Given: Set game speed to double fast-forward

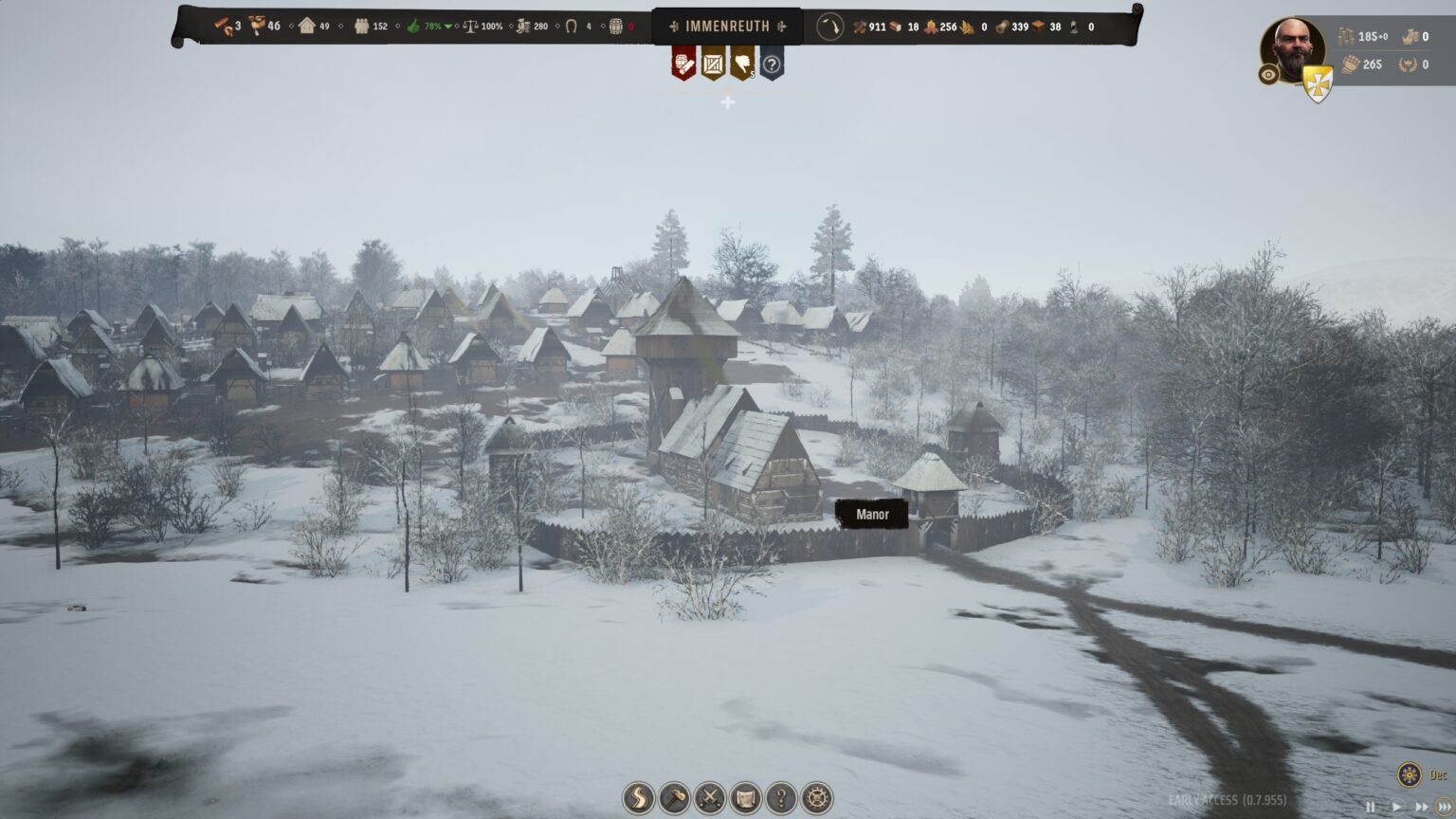Looking at the screenshot, I should tap(1420, 808).
